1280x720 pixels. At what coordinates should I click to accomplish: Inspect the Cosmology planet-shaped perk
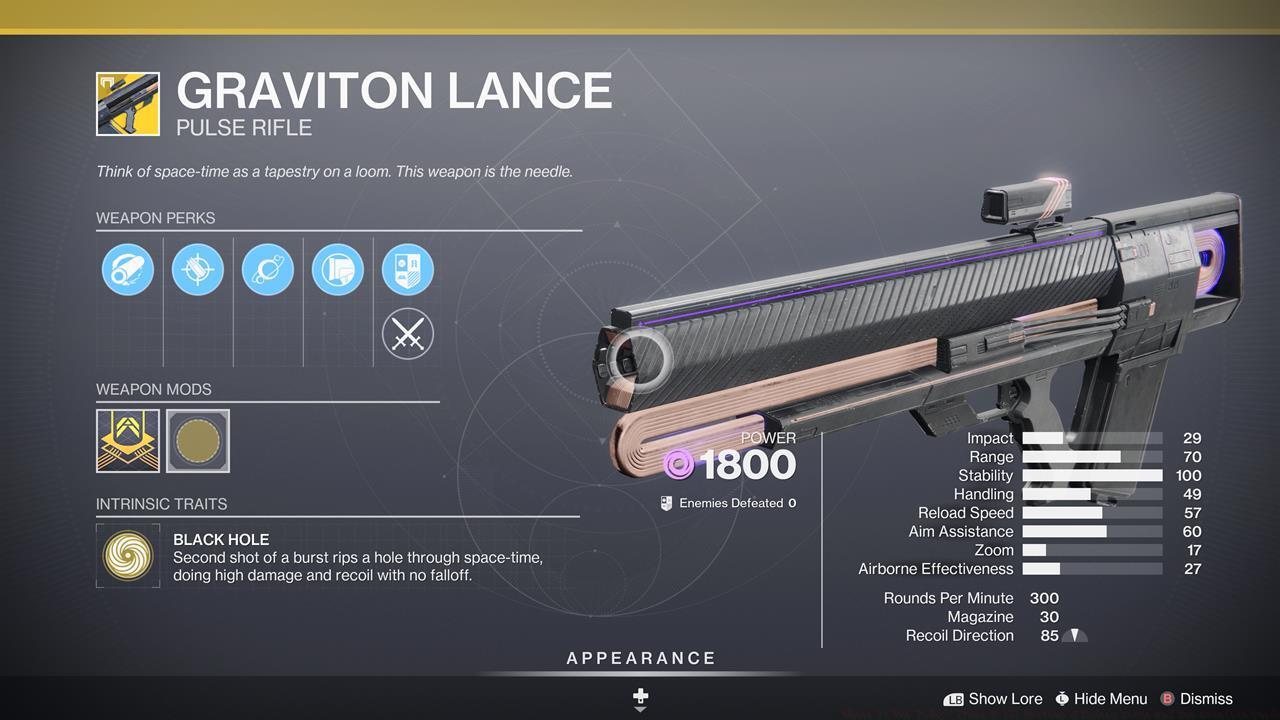[267, 268]
